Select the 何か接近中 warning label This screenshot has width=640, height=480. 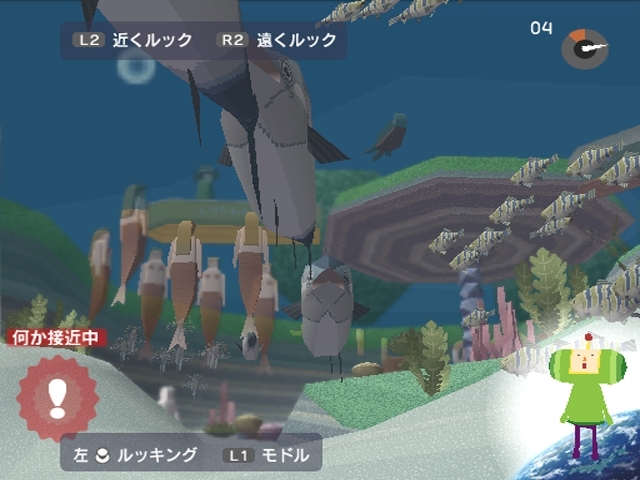tap(55, 338)
